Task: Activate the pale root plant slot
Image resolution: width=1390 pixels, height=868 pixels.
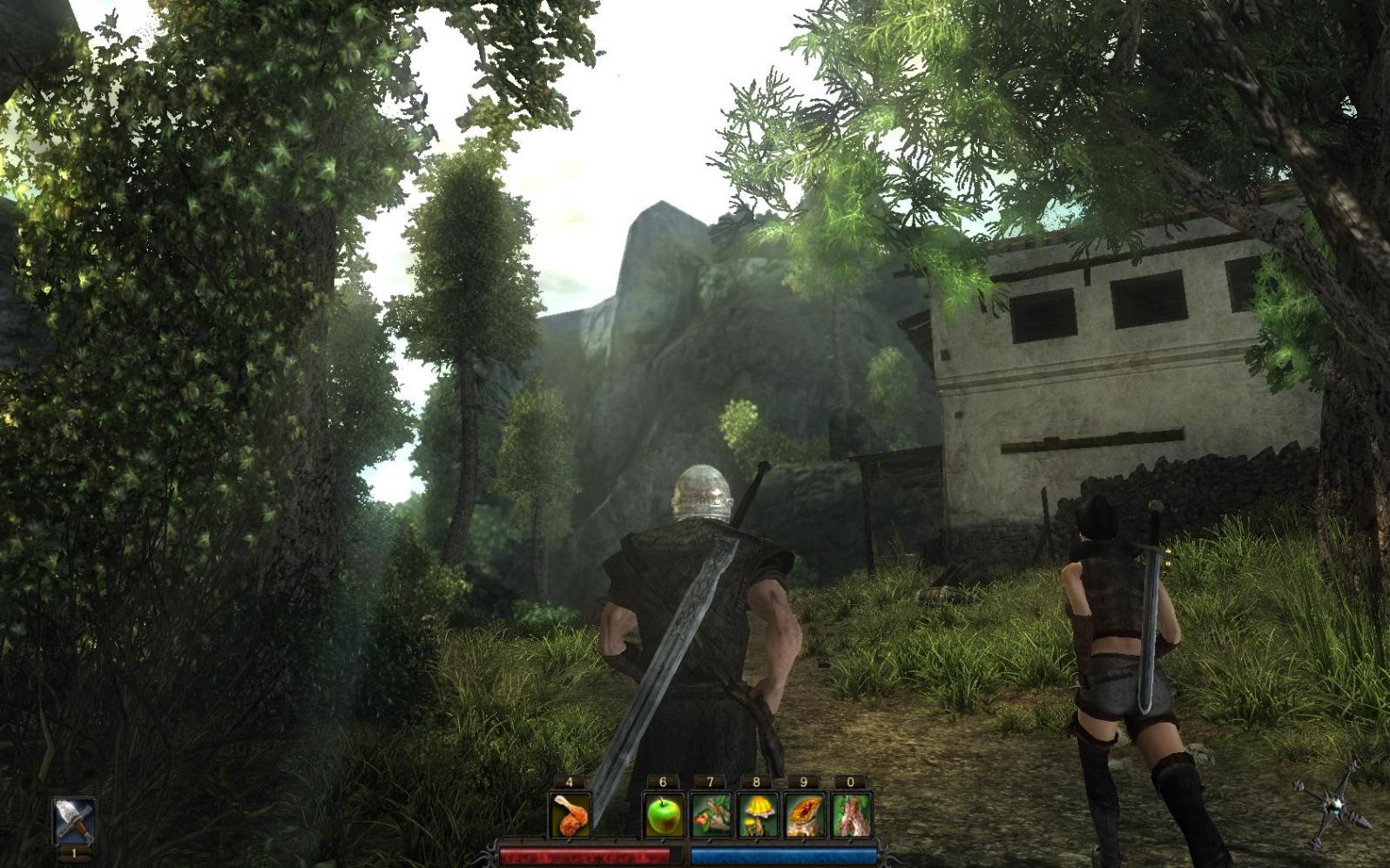Action: 851,815
